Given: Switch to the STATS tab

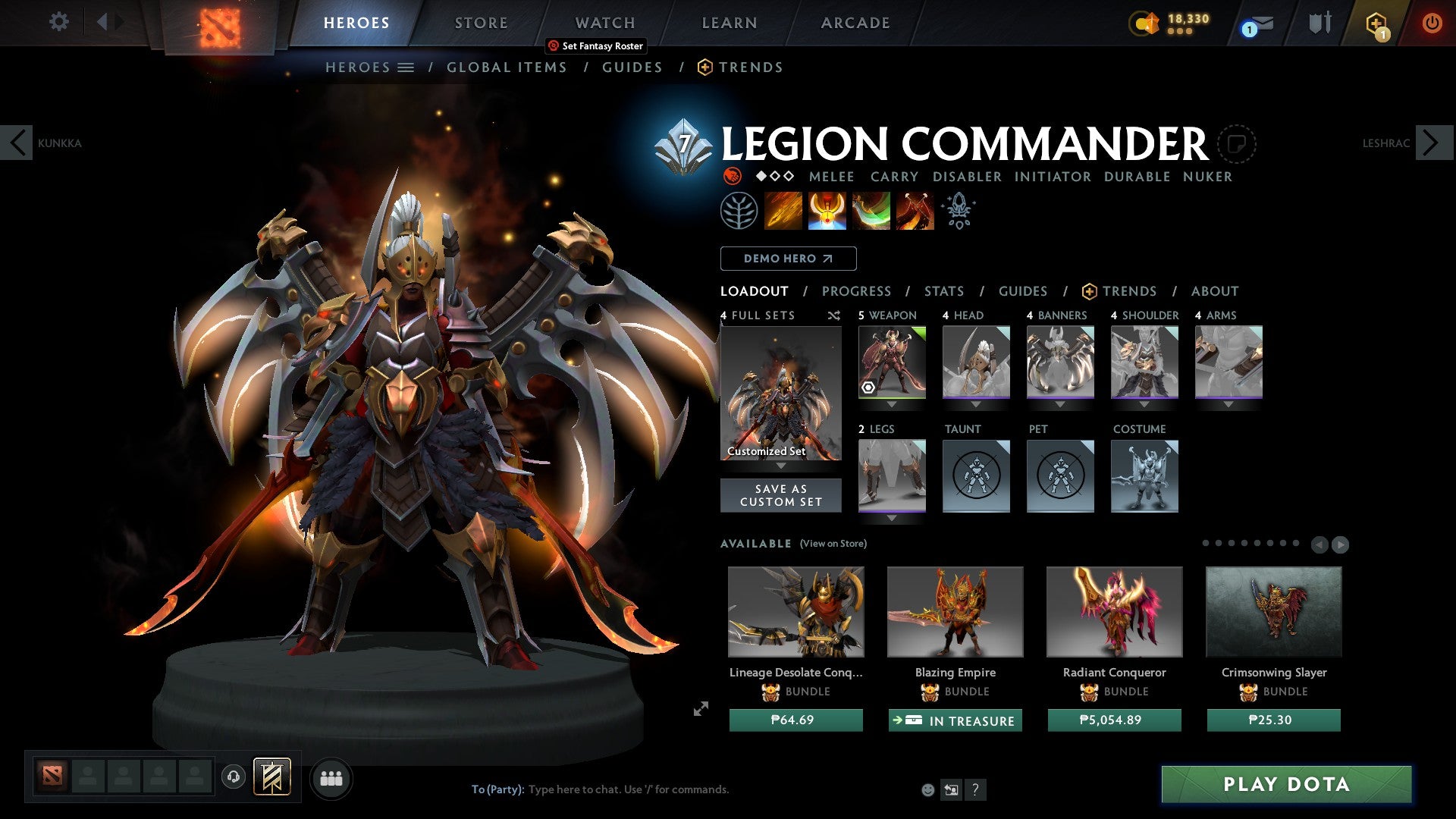Looking at the screenshot, I should 944,290.
